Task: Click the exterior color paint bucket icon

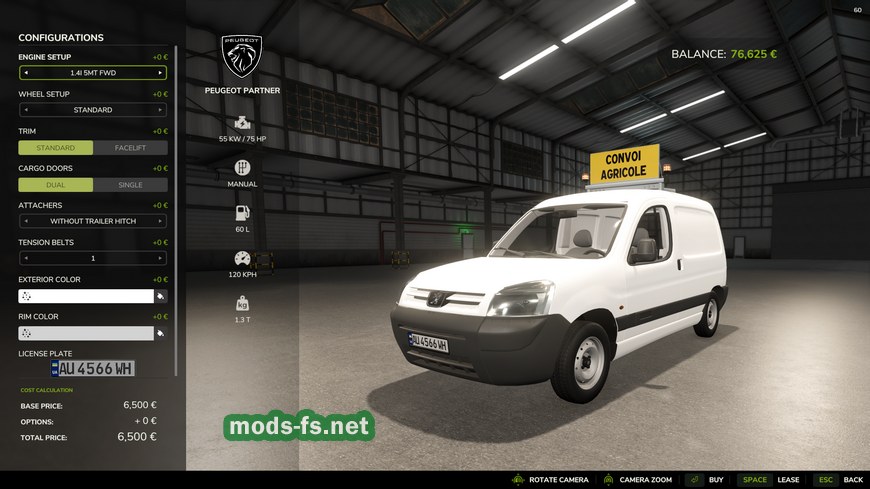Action: [x=160, y=296]
